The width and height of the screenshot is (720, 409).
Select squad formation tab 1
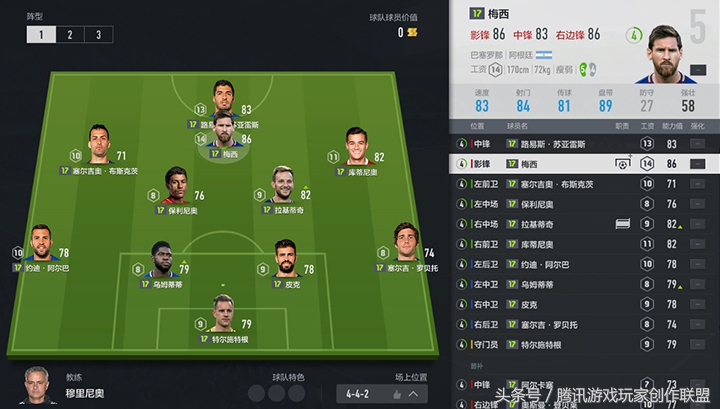click(41, 35)
